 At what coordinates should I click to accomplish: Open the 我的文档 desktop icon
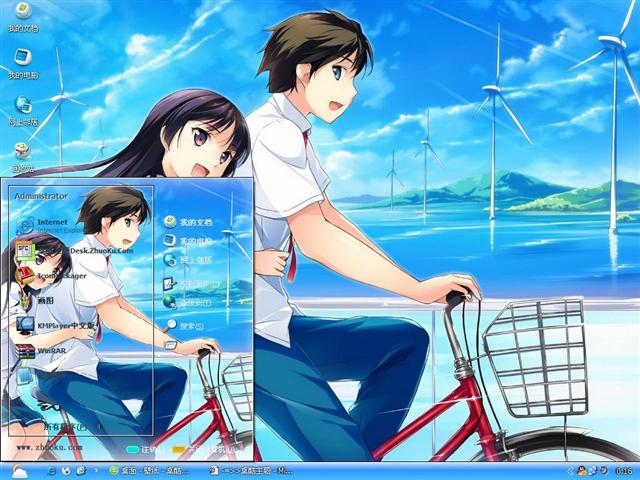(x=22, y=15)
